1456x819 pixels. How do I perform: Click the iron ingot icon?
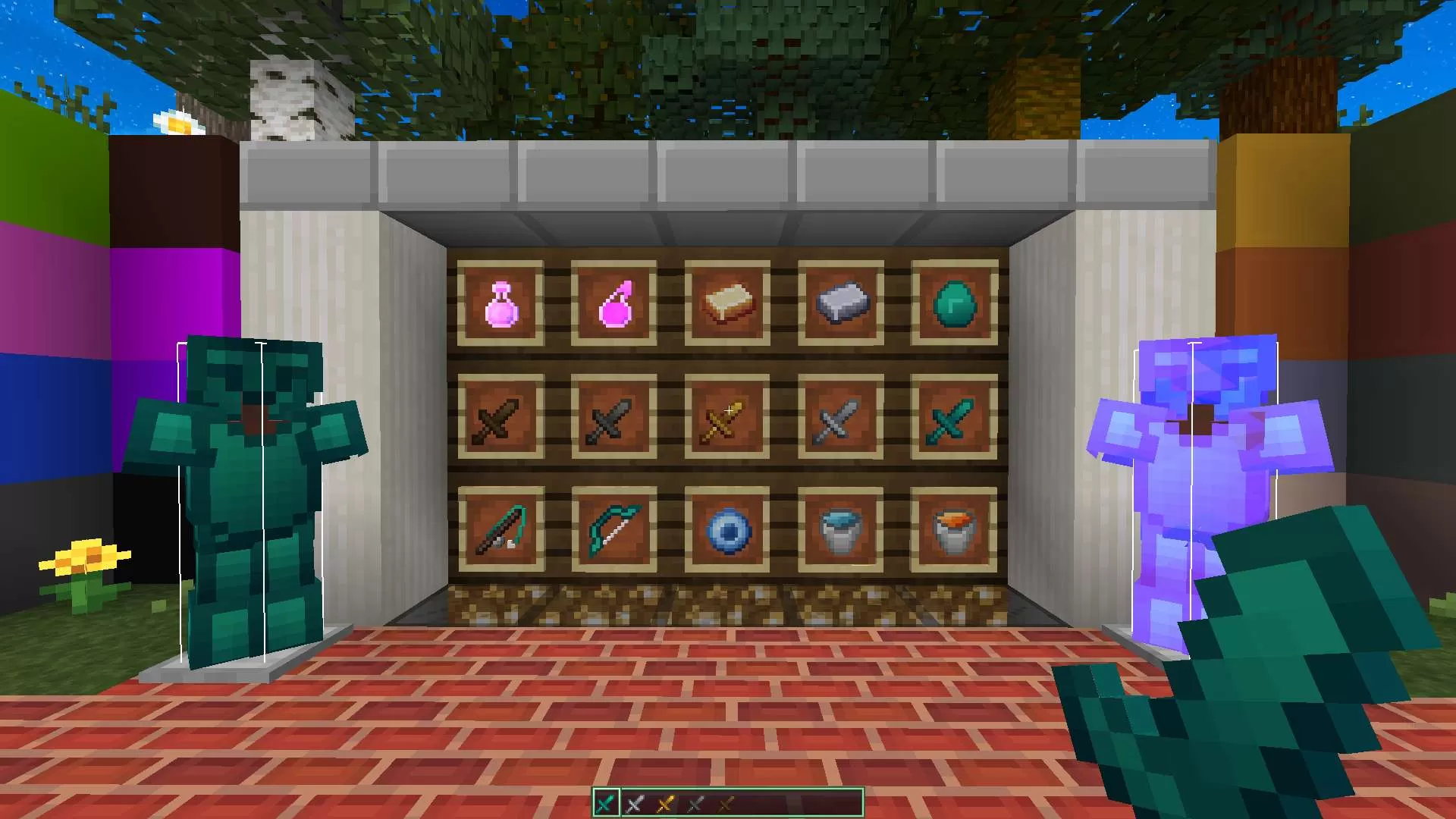click(x=840, y=302)
